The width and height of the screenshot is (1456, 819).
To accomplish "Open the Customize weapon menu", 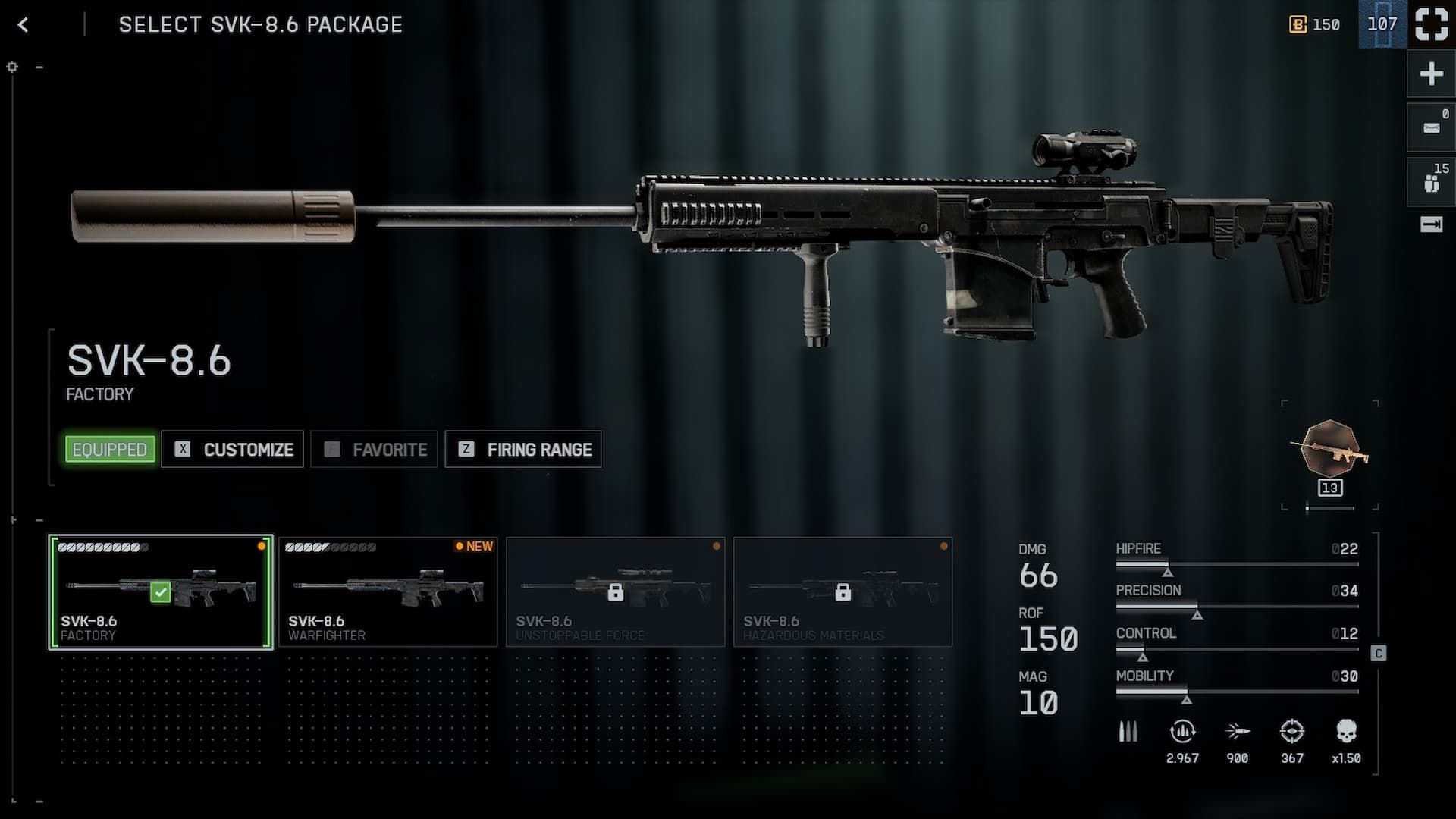I will pos(233,450).
